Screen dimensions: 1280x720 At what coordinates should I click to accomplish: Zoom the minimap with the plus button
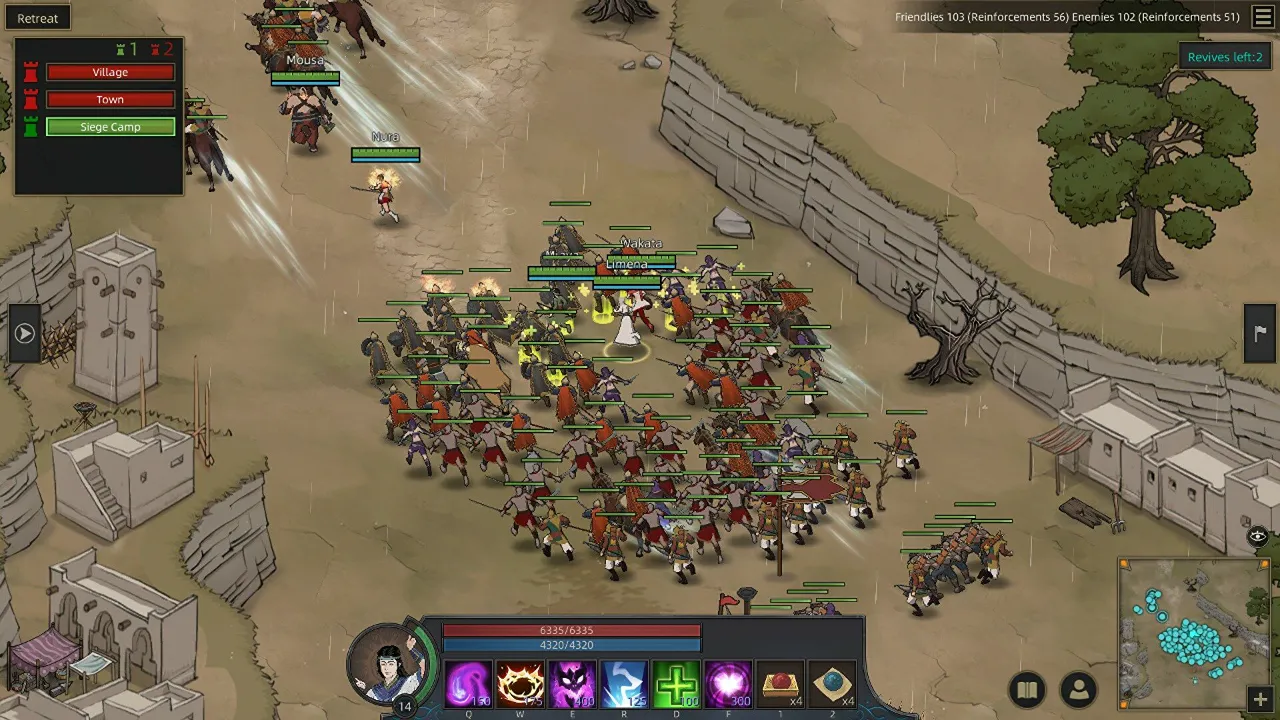tap(1260, 699)
